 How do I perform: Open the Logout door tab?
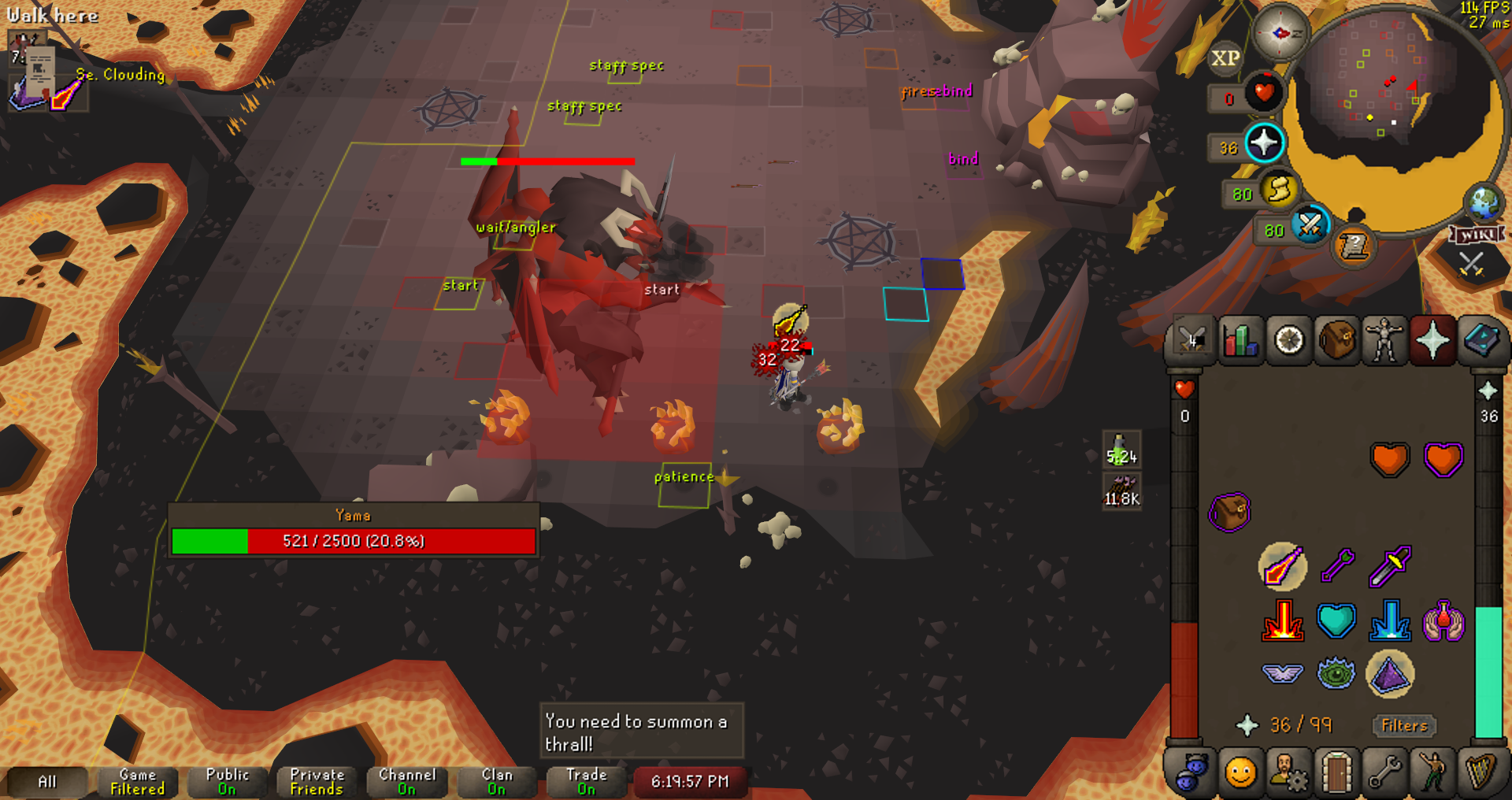(x=1336, y=772)
